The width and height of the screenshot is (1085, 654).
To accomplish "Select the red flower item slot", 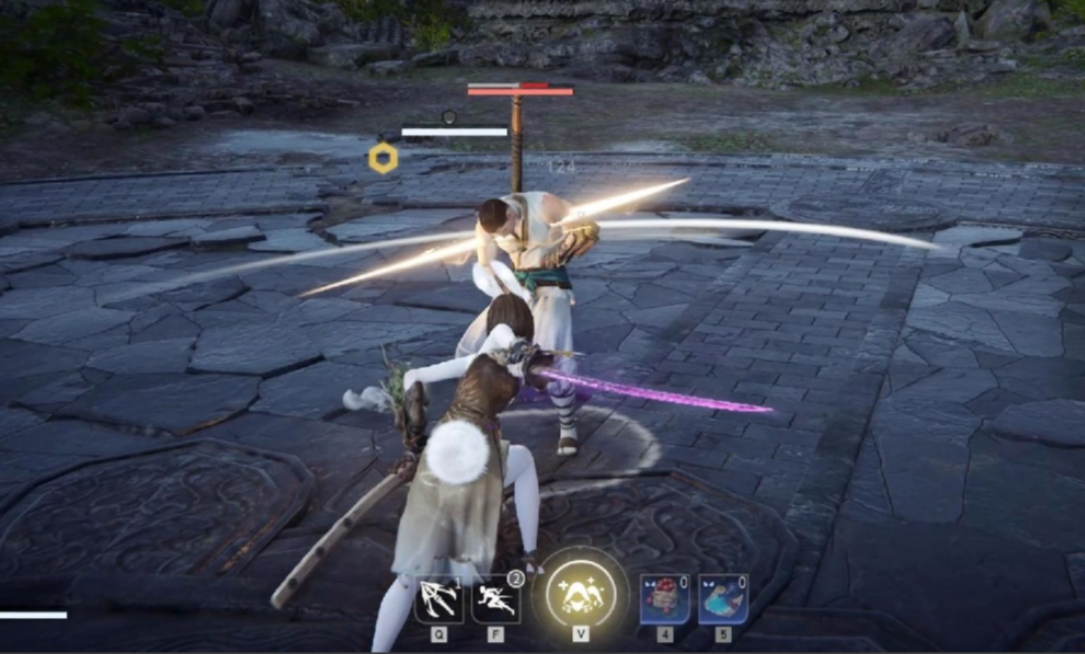I will 664,599.
